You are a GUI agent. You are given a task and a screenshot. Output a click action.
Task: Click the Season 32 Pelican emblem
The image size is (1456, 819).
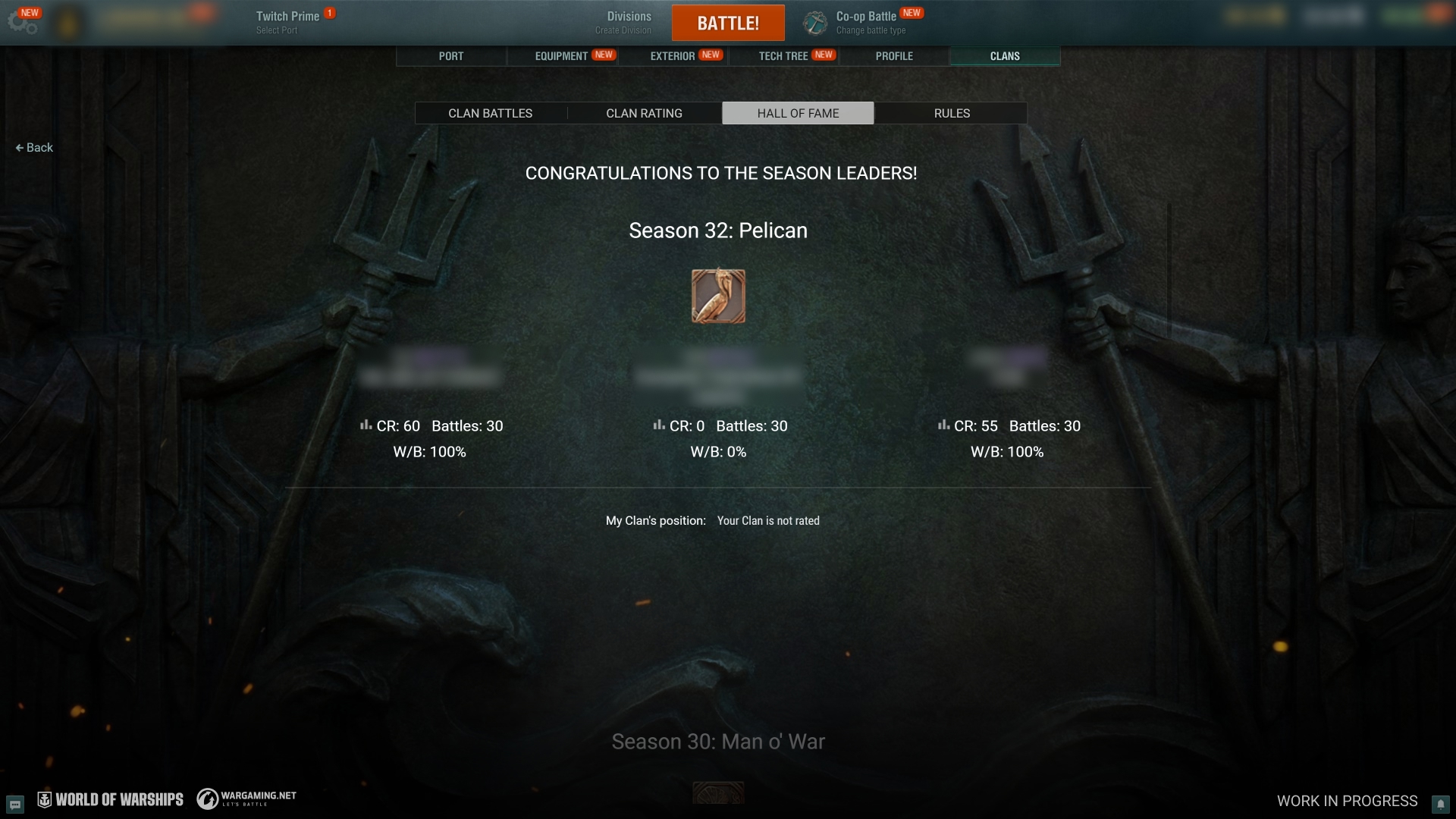718,296
